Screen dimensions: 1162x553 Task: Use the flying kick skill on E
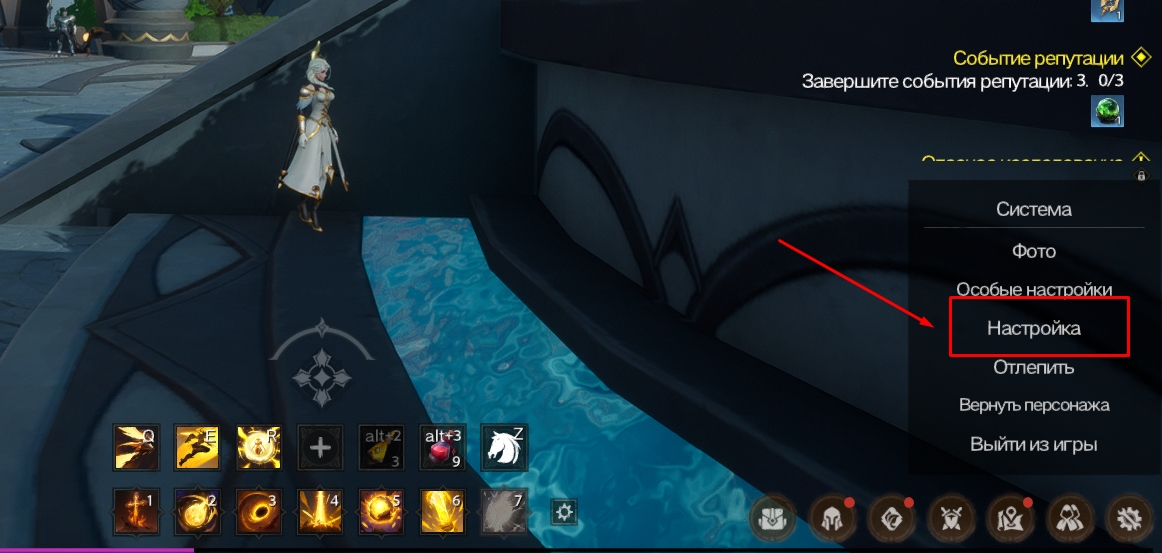point(197,447)
